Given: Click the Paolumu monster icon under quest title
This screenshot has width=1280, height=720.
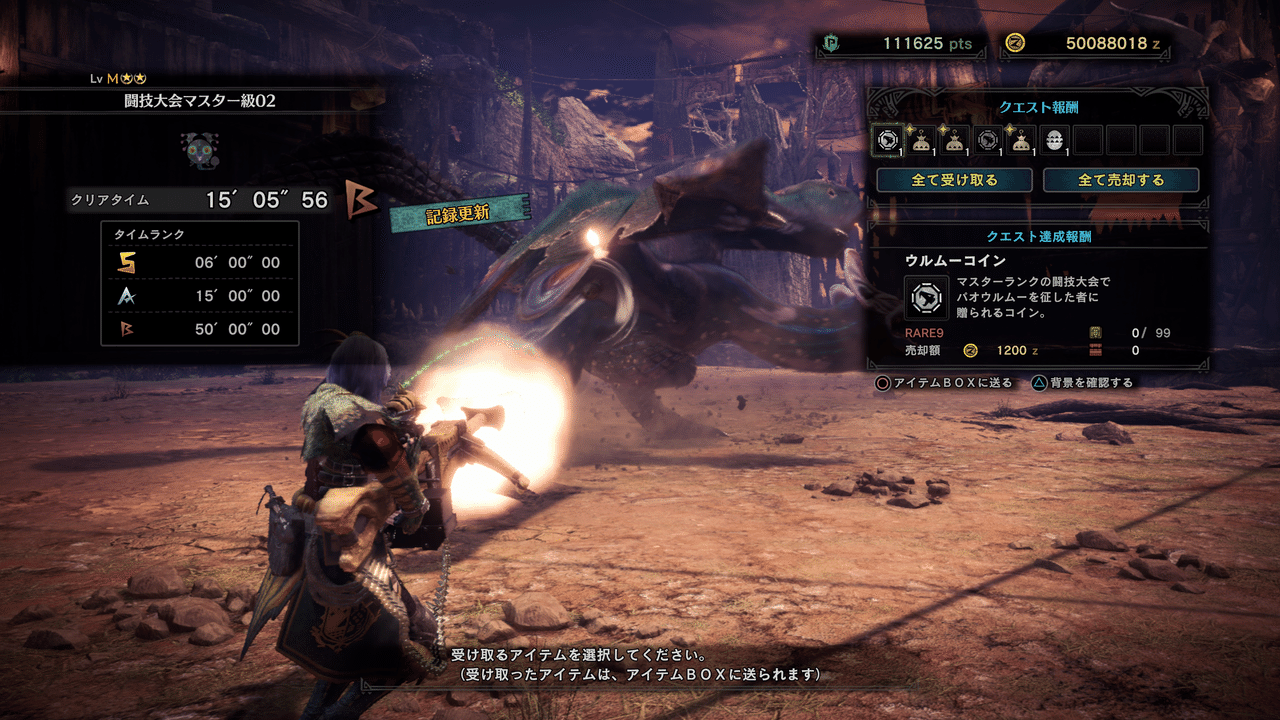Looking at the screenshot, I should (202, 148).
